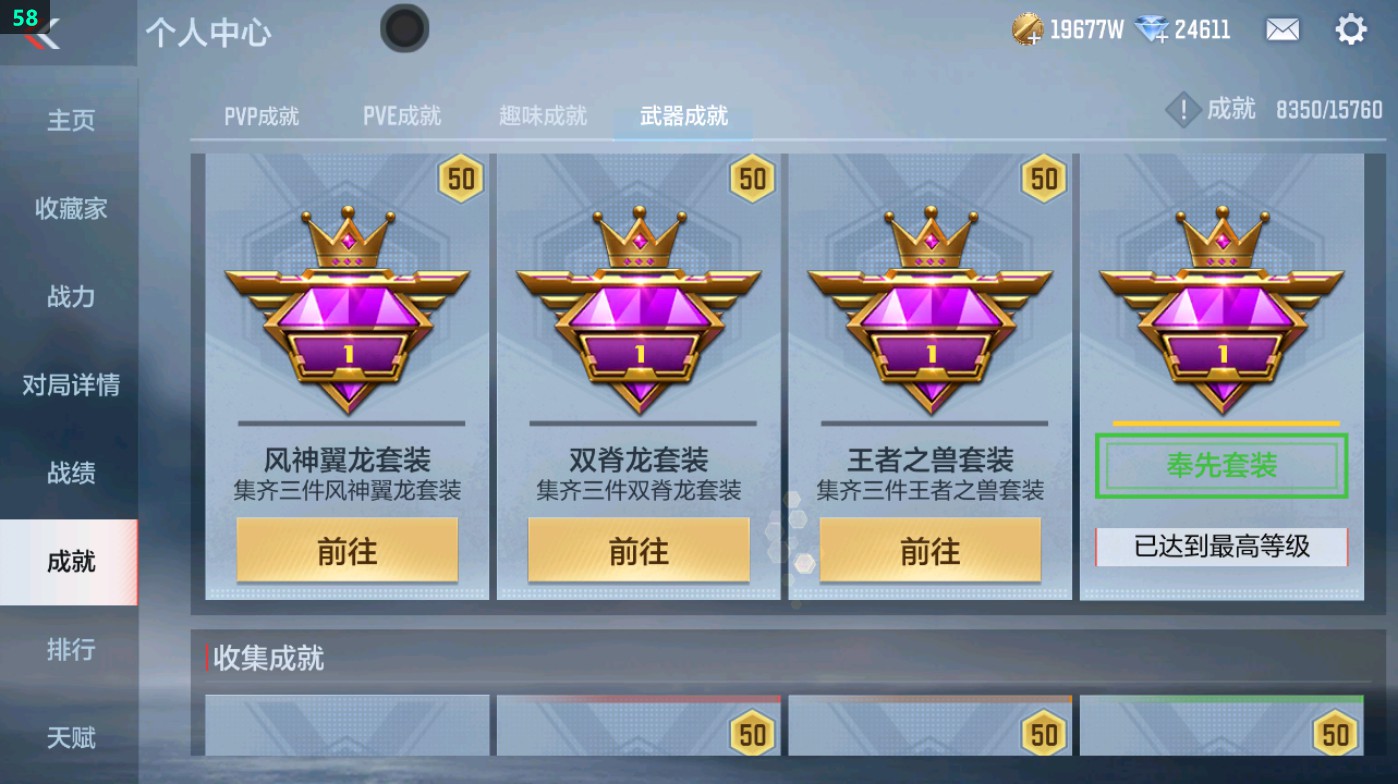The height and width of the screenshot is (784, 1398).
Task: Select the 武器成就 tab
Action: (681, 114)
